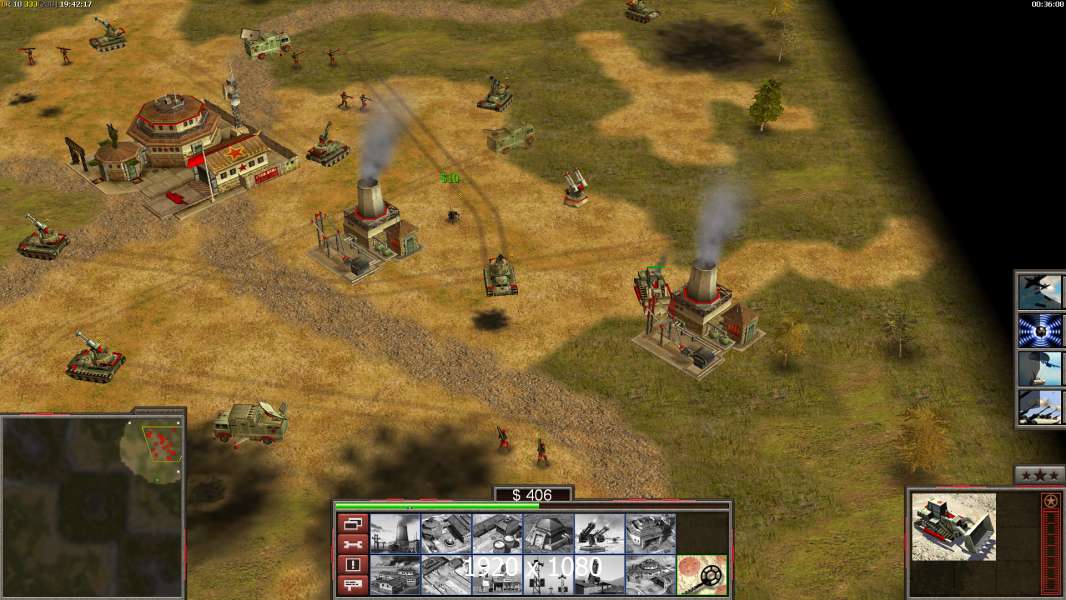Open the chat bubble button
This screenshot has width=1066, height=600.
click(352, 585)
